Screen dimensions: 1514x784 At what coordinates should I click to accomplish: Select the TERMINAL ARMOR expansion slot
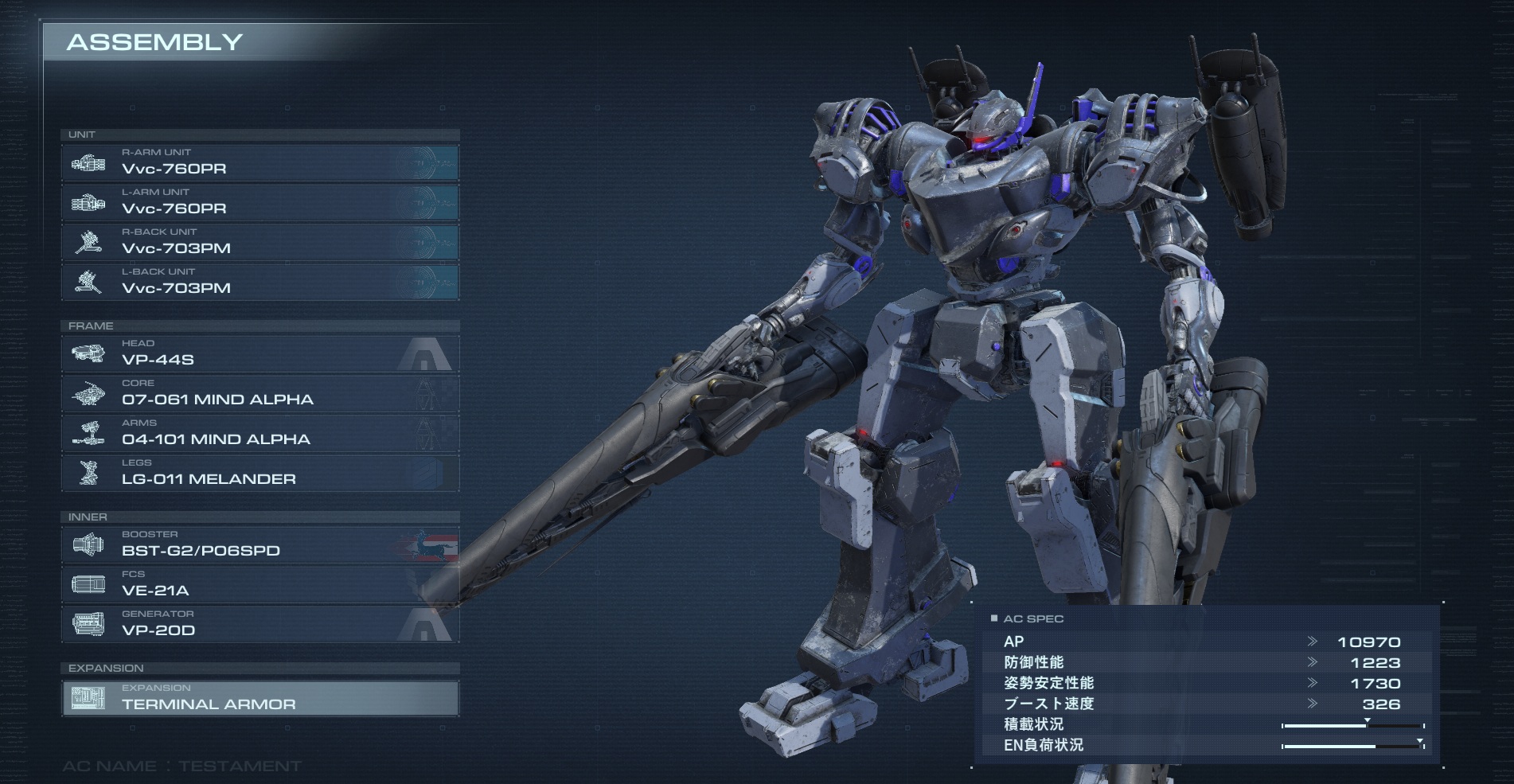[260, 698]
